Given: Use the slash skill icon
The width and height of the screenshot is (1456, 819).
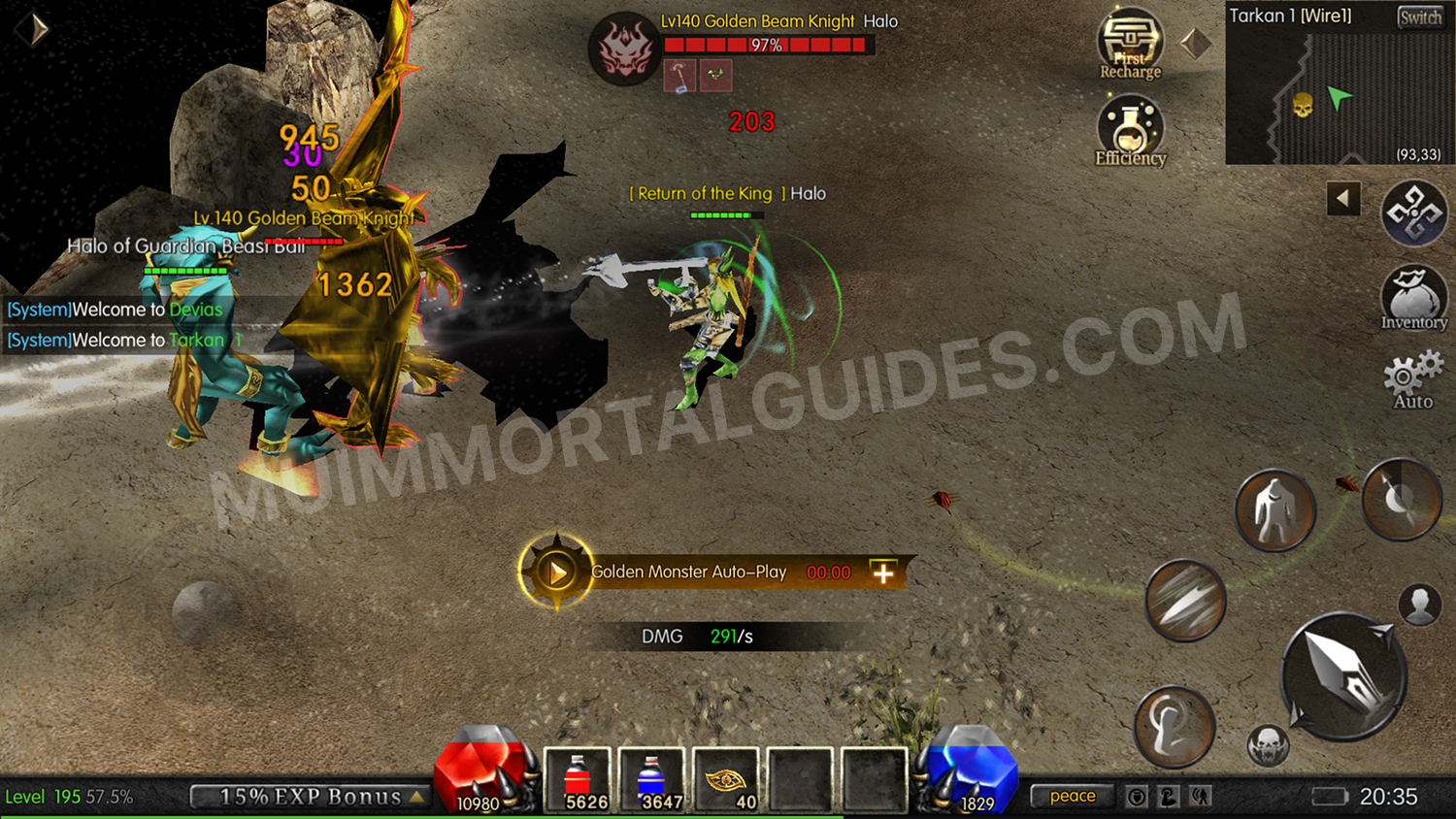Looking at the screenshot, I should pos(1184,600).
